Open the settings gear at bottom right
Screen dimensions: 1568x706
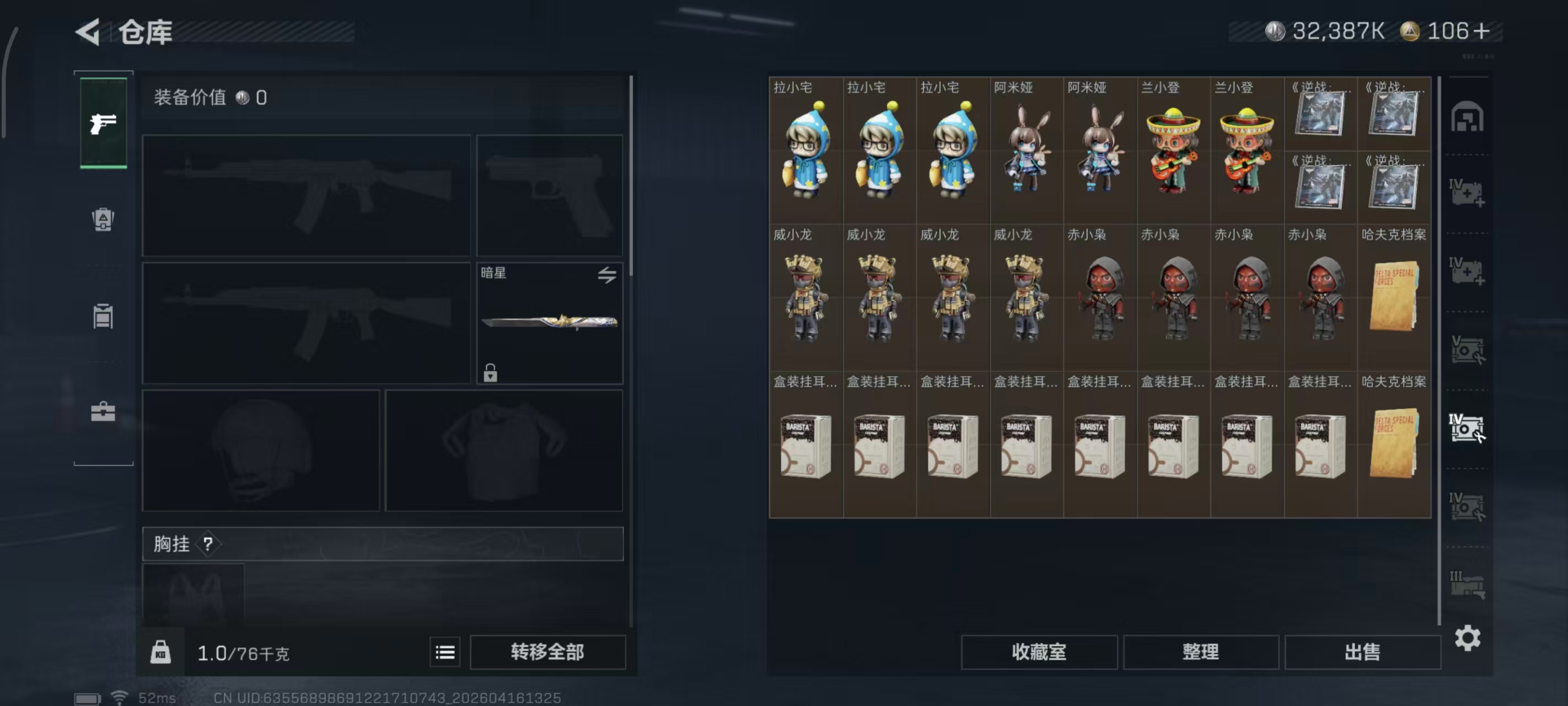[x=1469, y=638]
